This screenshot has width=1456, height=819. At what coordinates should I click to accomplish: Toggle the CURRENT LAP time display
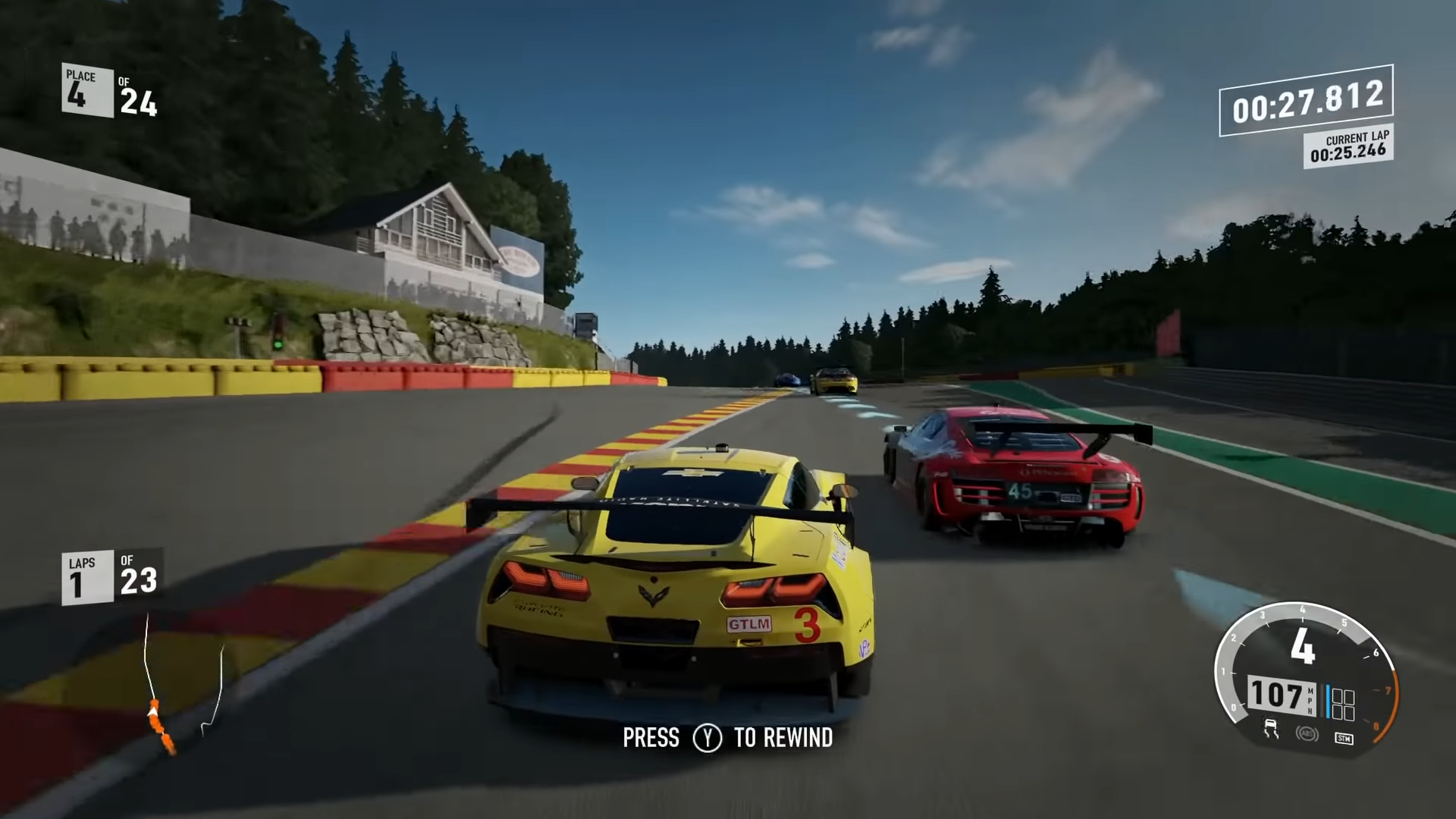click(x=1348, y=149)
